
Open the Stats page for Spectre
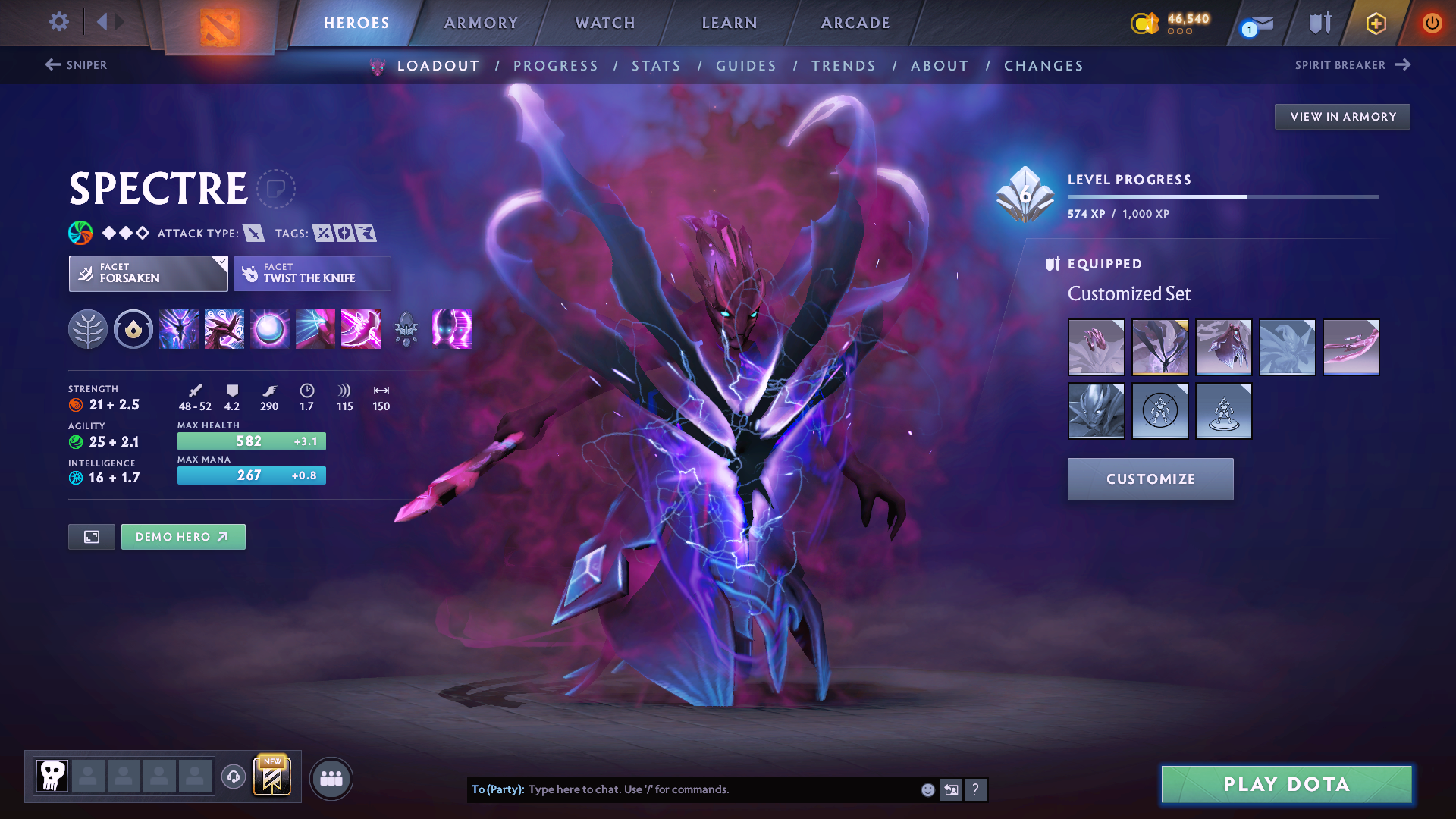coord(656,66)
